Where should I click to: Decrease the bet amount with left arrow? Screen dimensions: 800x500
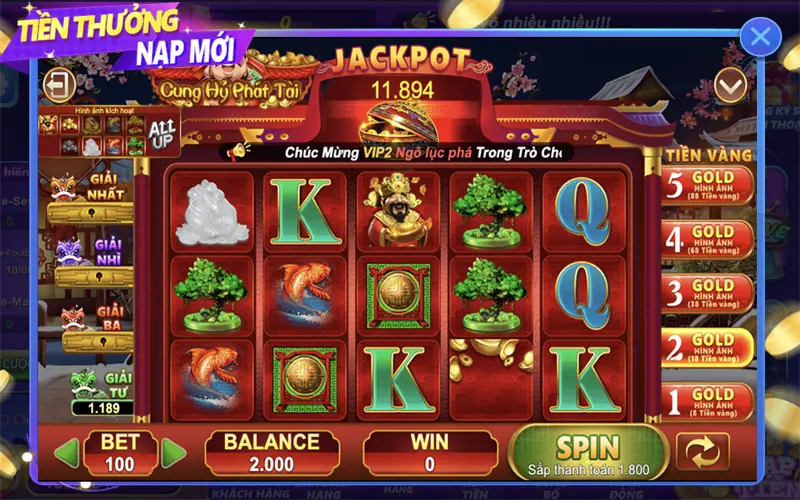click(66, 453)
